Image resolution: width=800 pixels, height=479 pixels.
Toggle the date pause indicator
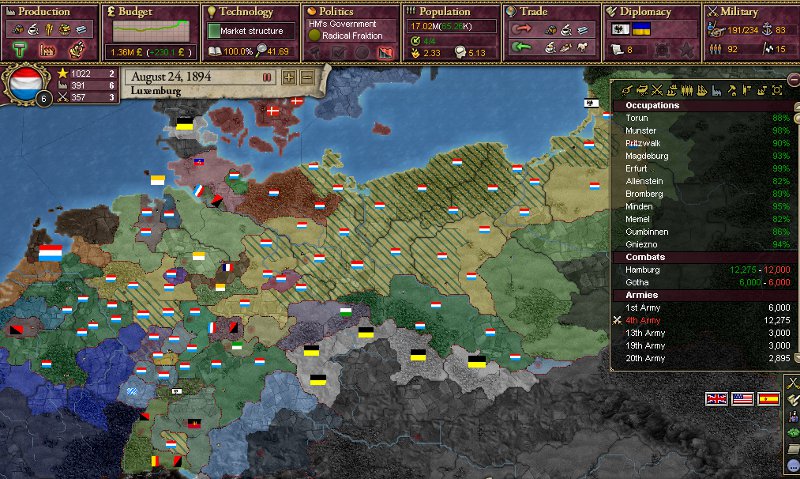click(267, 76)
